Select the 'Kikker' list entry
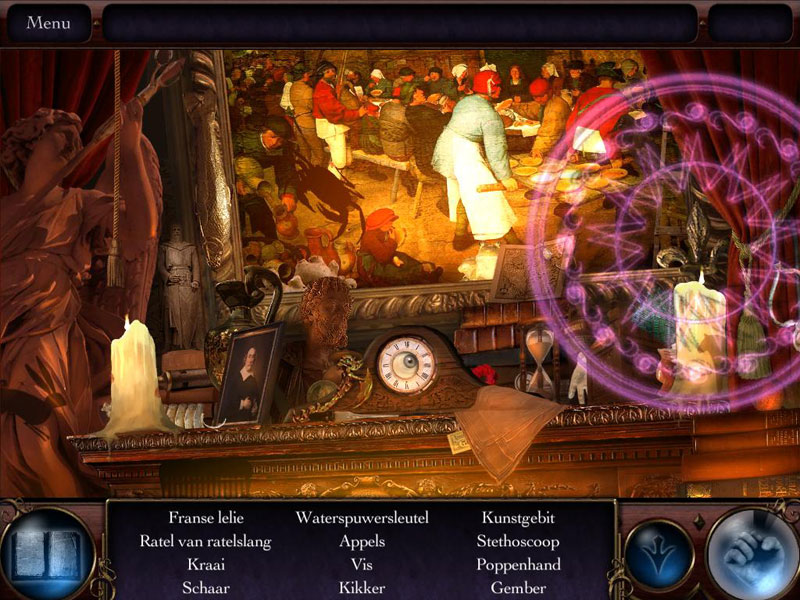The image size is (800, 600). (362, 588)
